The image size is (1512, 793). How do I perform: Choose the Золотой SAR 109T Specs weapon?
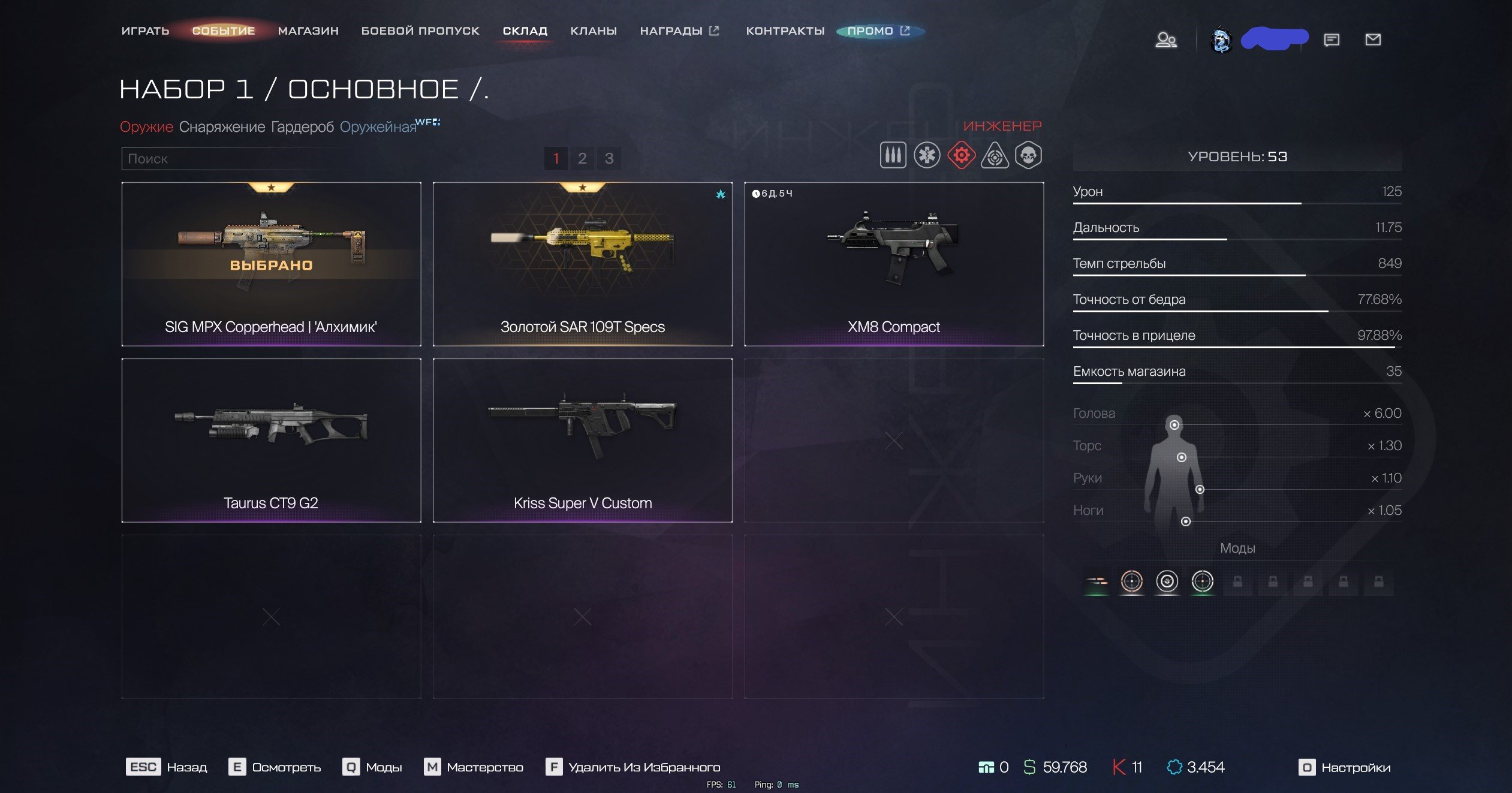582,264
